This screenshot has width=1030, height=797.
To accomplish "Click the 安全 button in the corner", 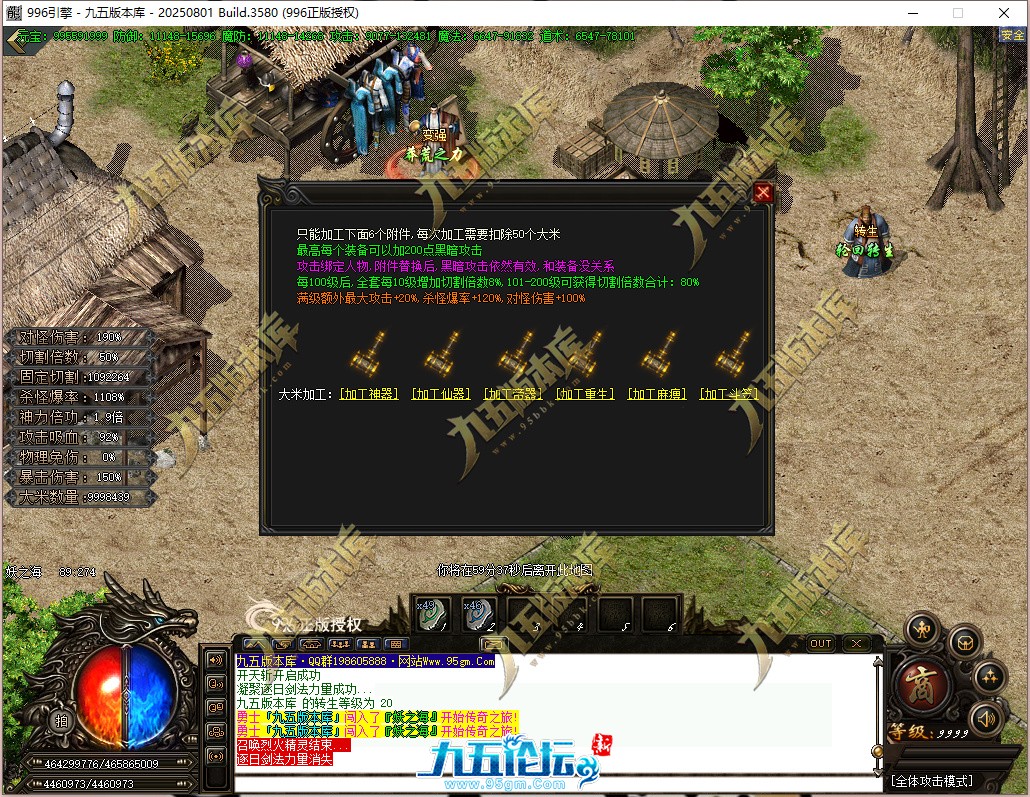I will click(1012, 35).
